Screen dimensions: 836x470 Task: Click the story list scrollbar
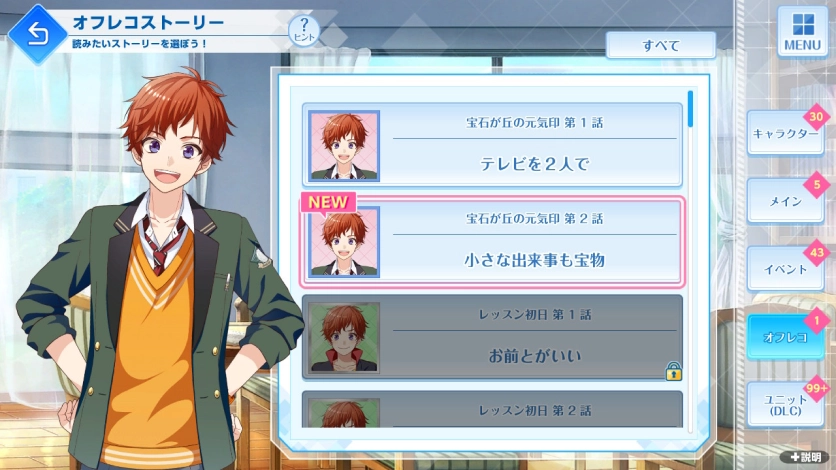(x=690, y=110)
